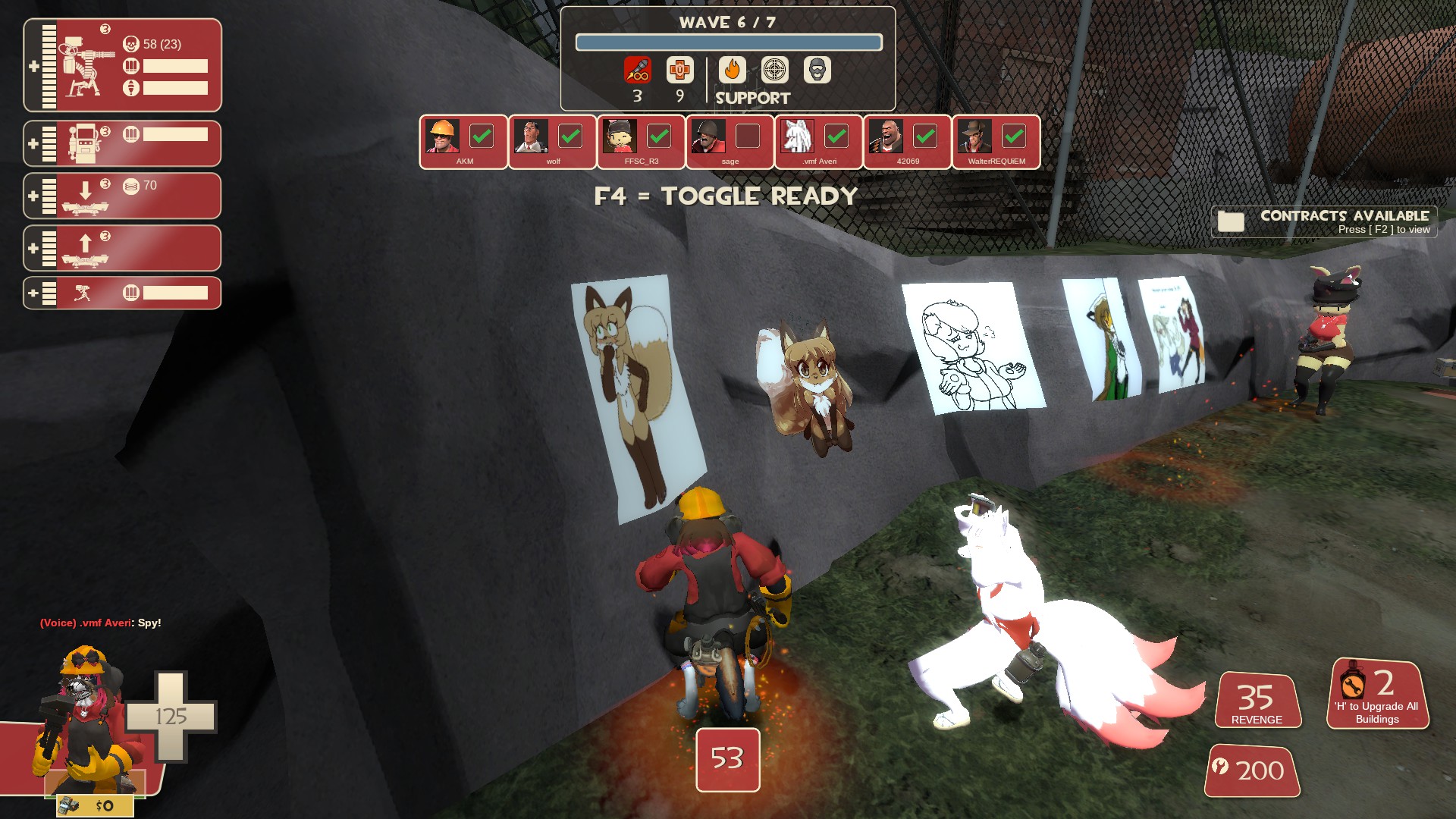Select the Sentry Gun status panel
This screenshot has width=1456, height=819.
pyautogui.click(x=122, y=66)
